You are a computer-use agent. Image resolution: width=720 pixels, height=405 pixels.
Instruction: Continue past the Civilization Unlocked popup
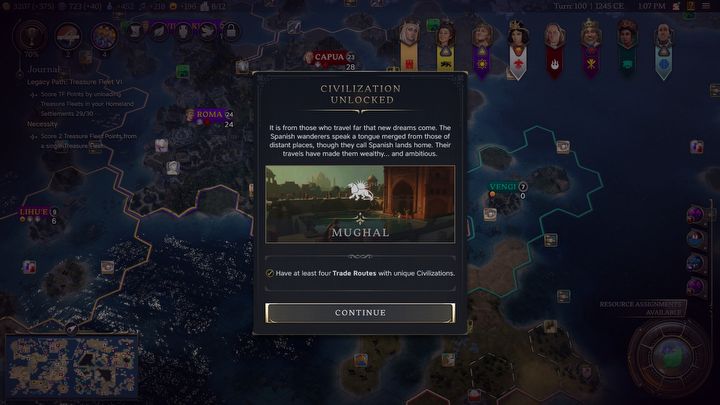tap(360, 313)
